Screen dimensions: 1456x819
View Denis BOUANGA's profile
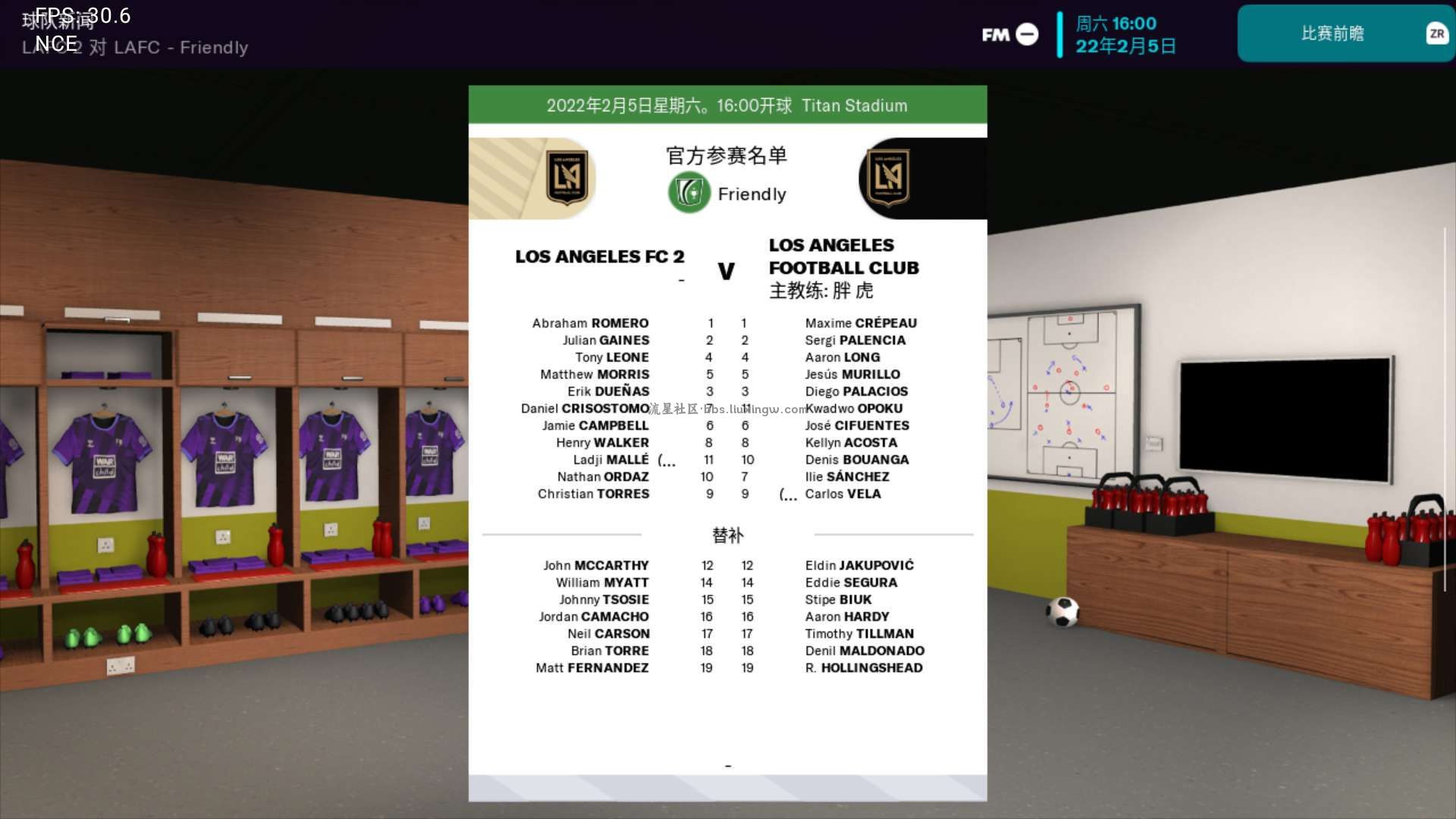[857, 460]
